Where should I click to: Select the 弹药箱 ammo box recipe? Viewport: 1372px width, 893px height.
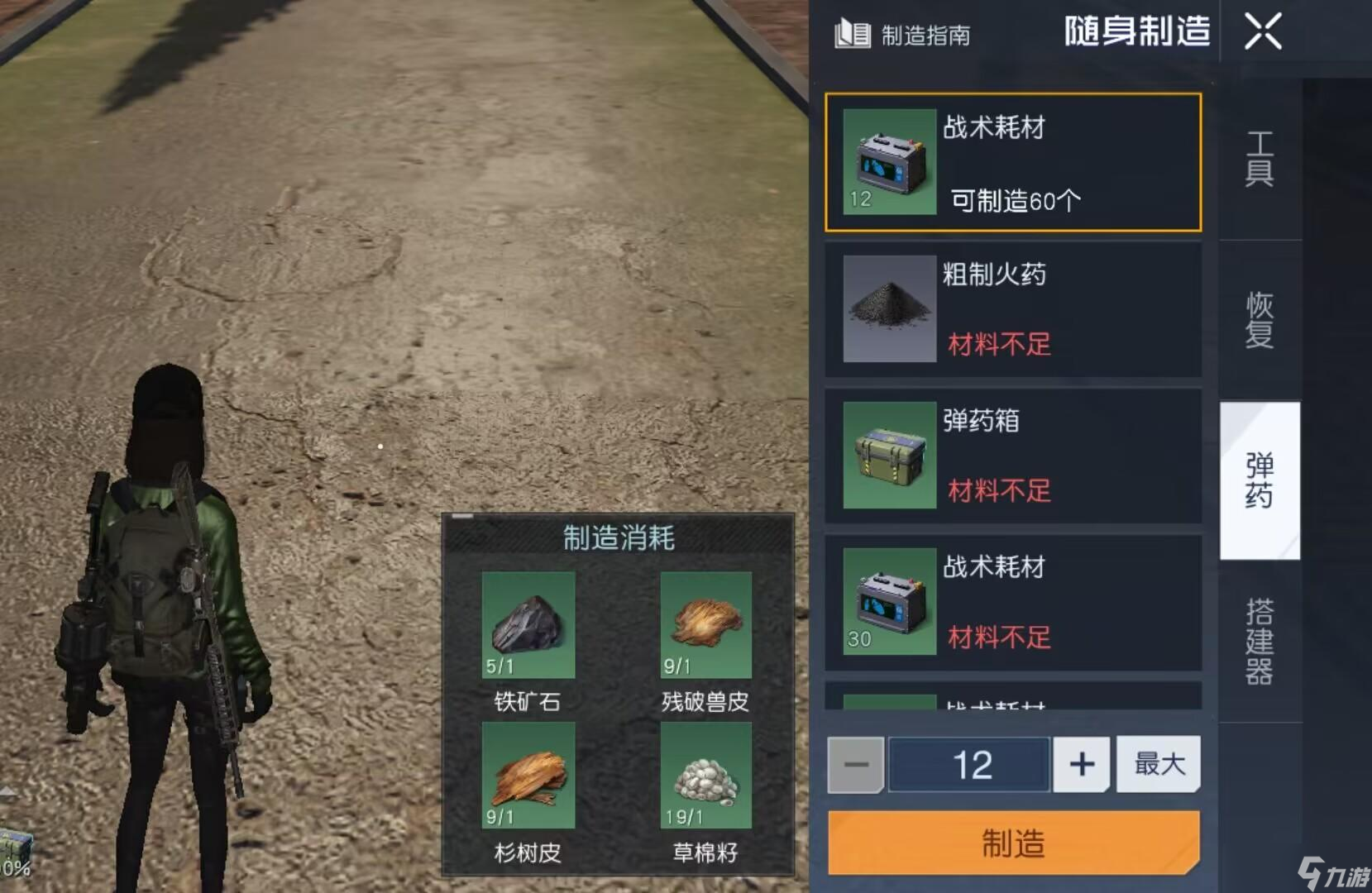[x=1012, y=456]
